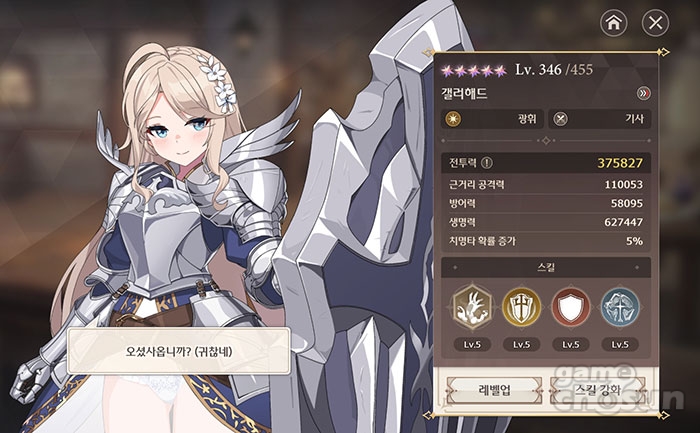This screenshot has width=700, height=433.
Task: Show combat power info via exclamation icon
Action: pyautogui.click(x=487, y=163)
